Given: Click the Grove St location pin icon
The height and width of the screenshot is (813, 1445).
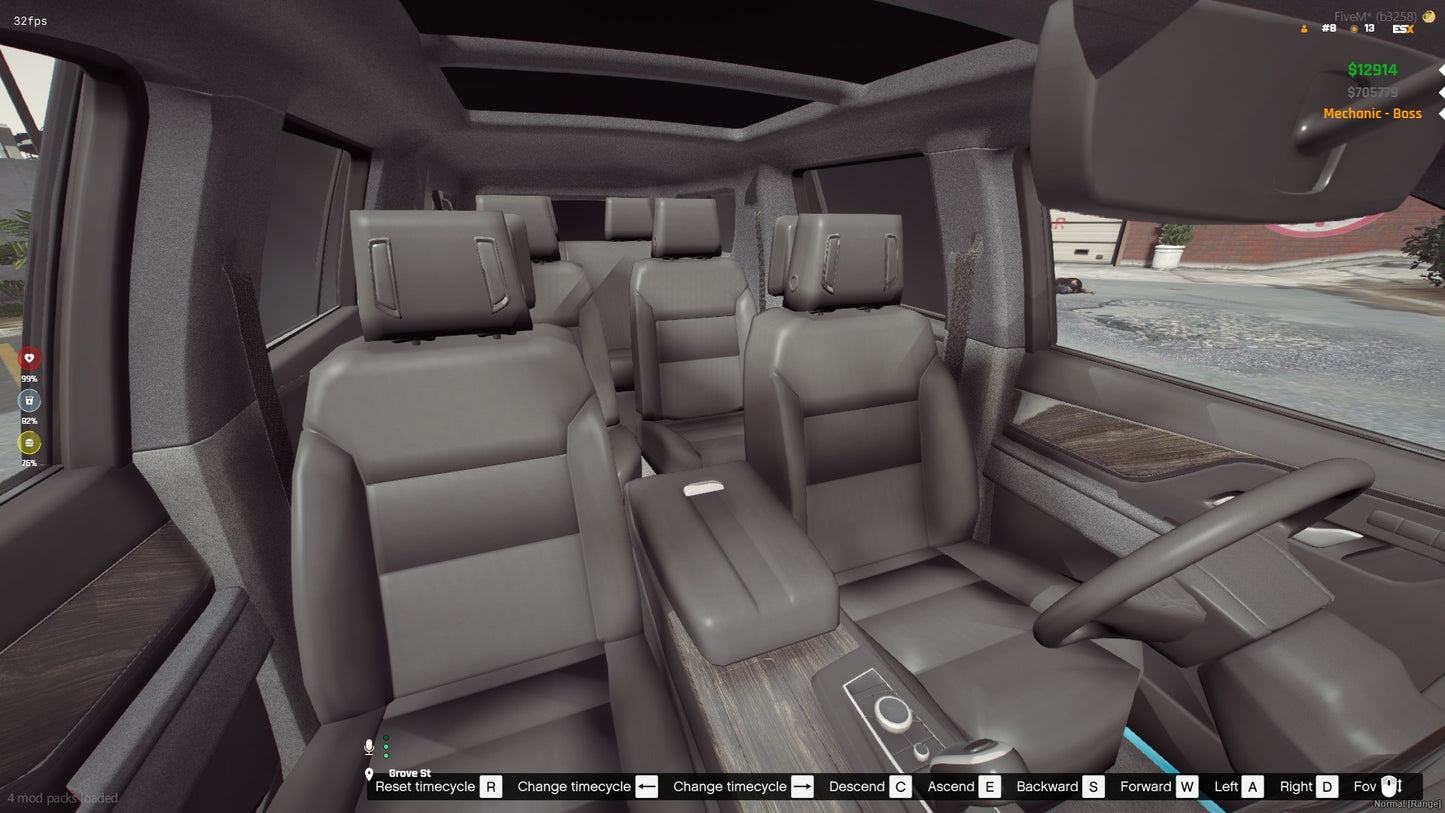Looking at the screenshot, I should coord(370,773).
